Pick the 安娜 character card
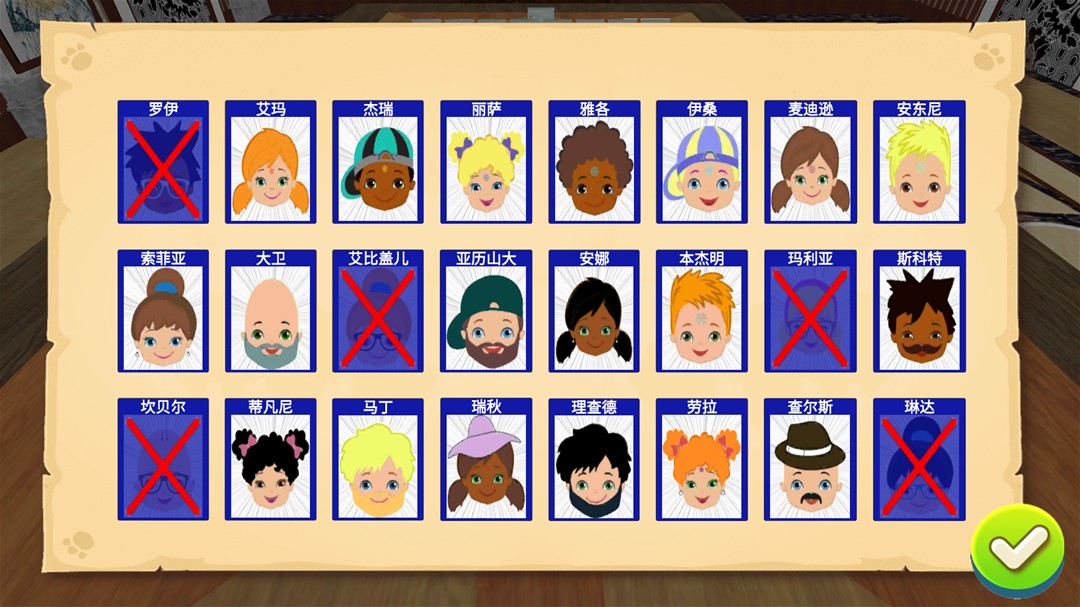The height and width of the screenshot is (607, 1080). [594, 311]
